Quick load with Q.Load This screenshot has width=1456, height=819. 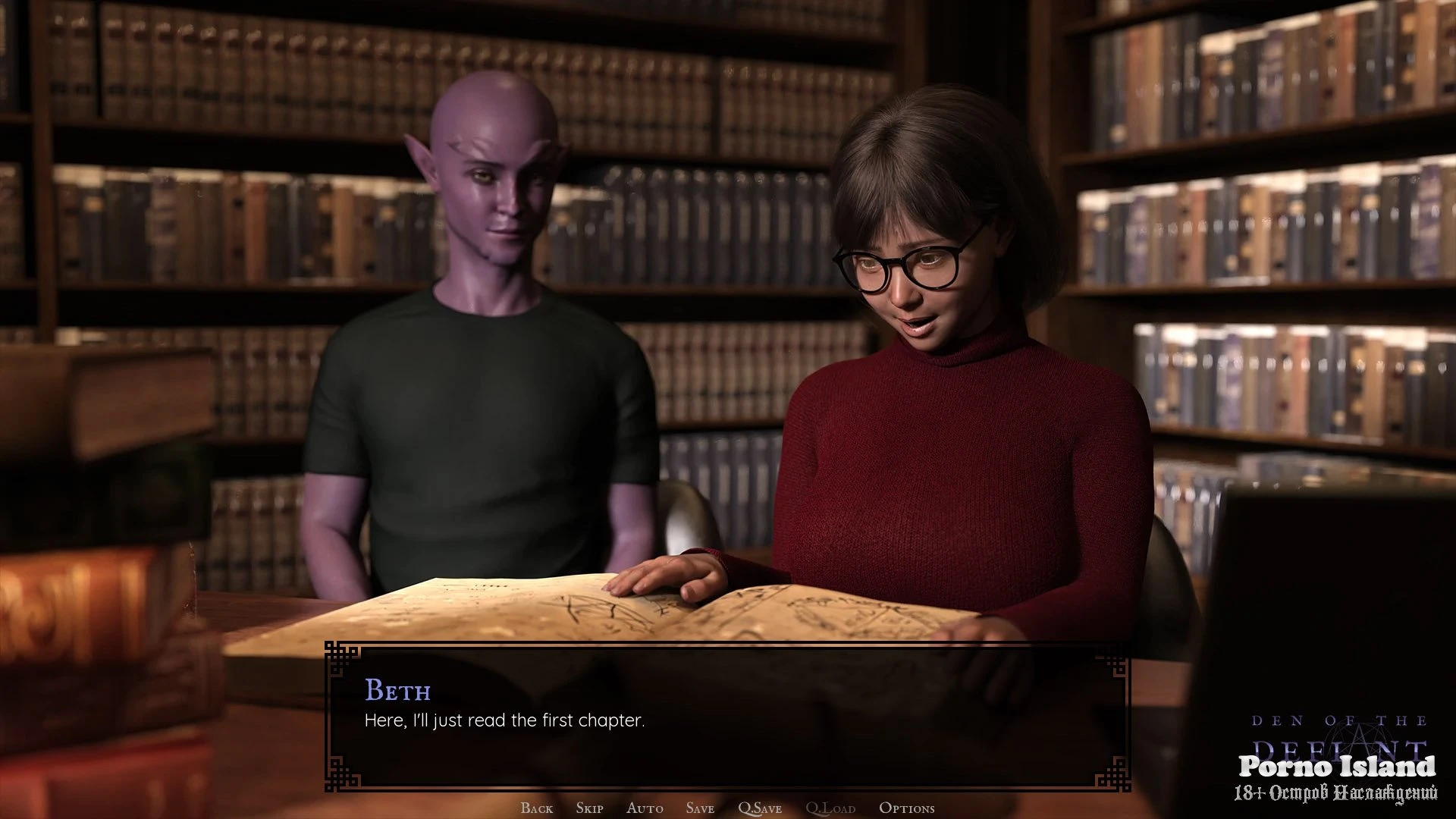830,808
